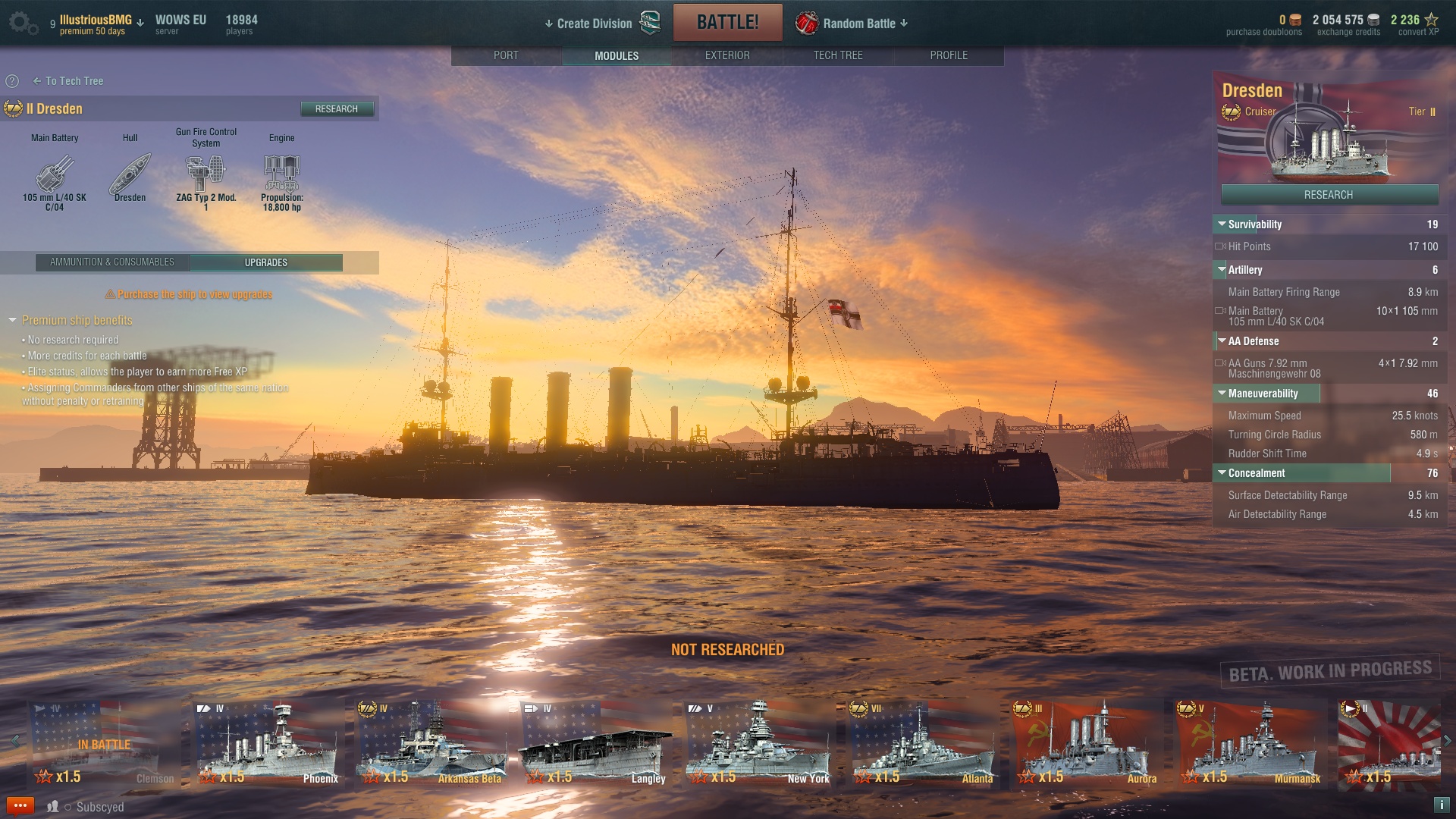Screen dimensions: 1456x819
Task: Switch to the Port tab
Action: click(x=506, y=55)
